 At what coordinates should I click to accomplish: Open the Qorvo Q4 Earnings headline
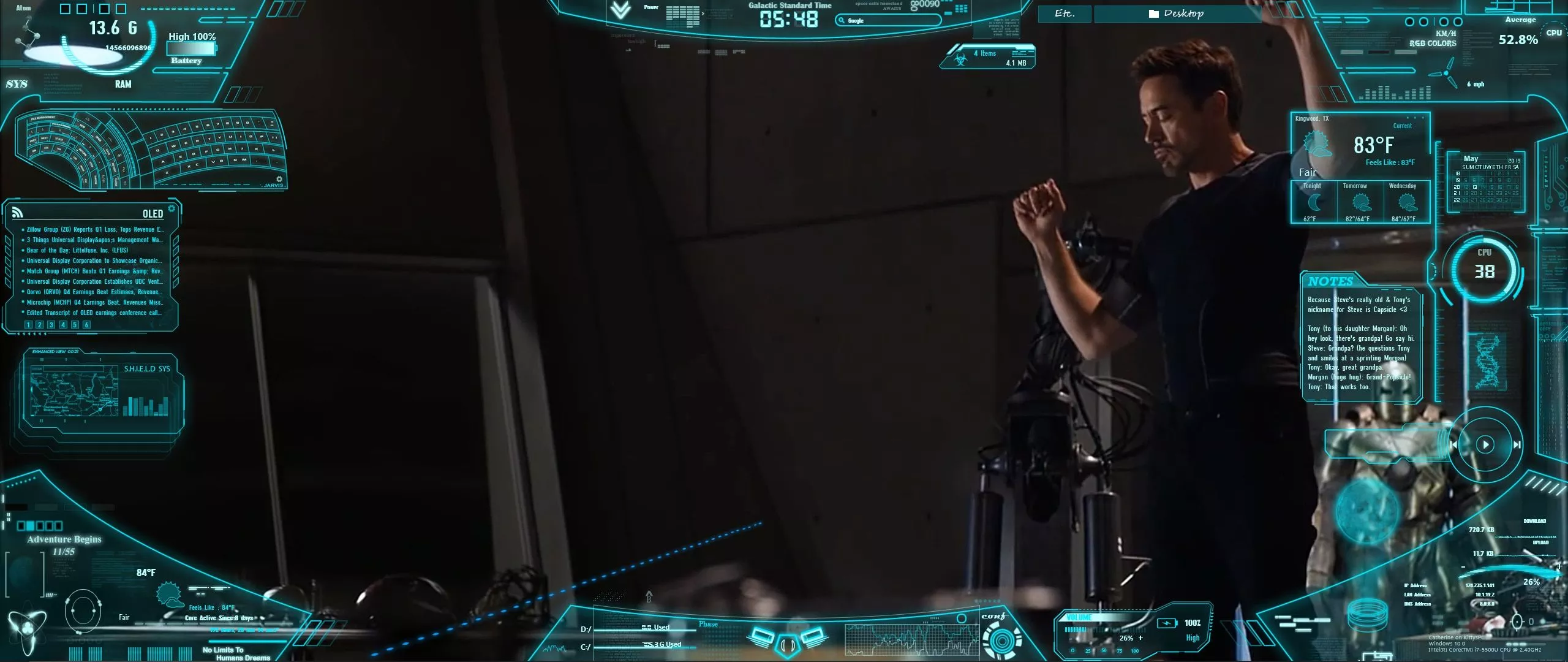(x=94, y=292)
